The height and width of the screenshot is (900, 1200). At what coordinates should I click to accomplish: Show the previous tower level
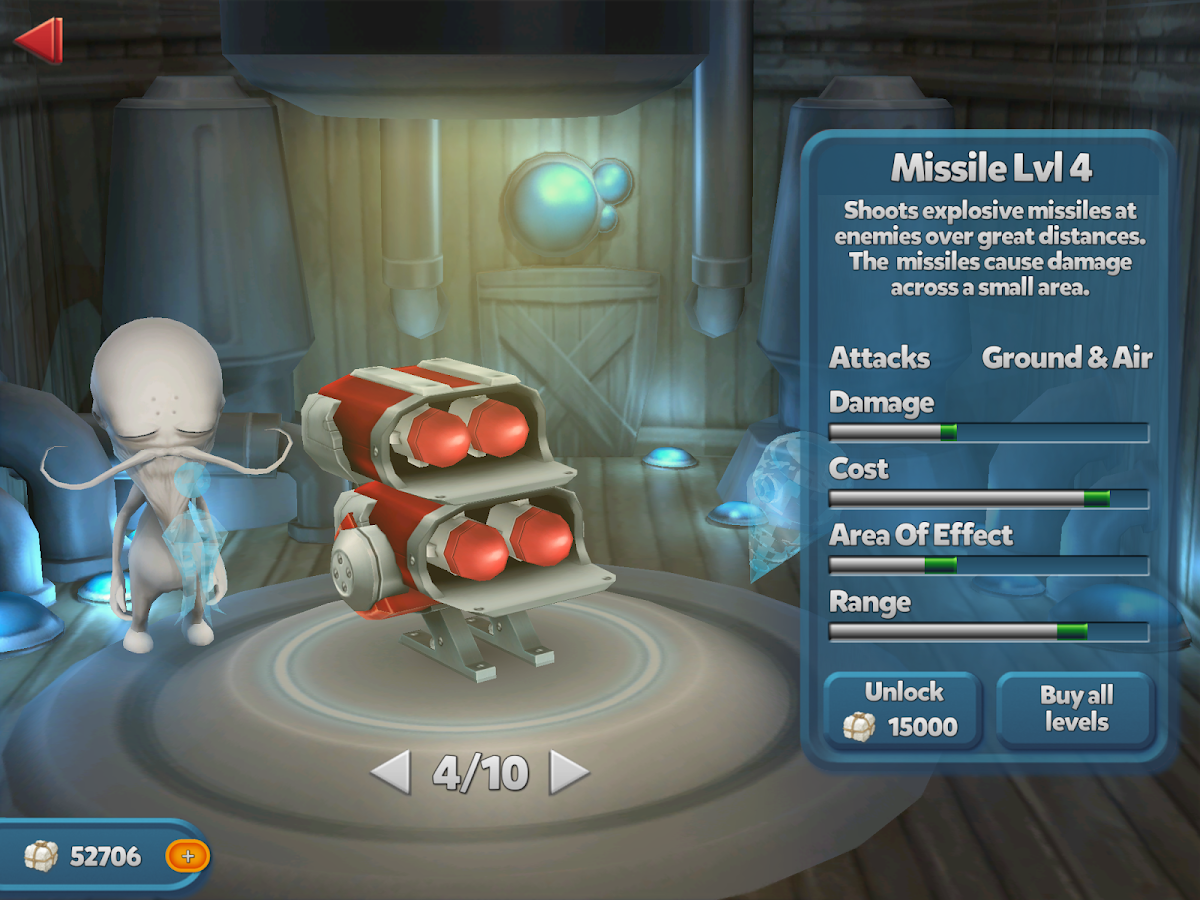point(391,772)
